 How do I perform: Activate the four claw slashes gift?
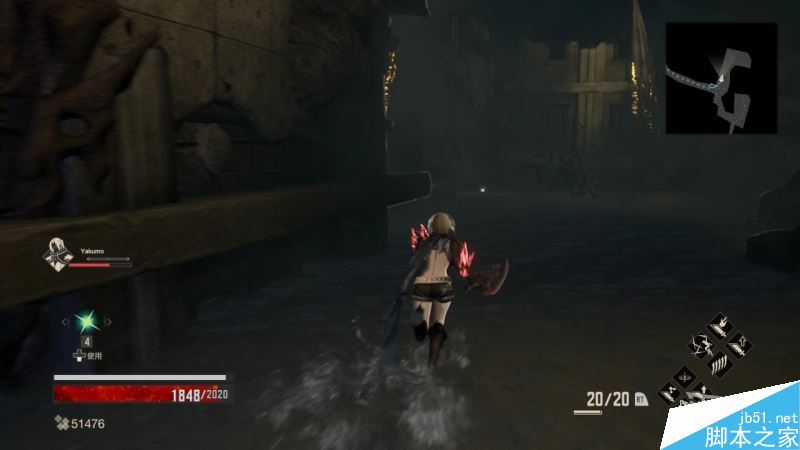click(719, 363)
